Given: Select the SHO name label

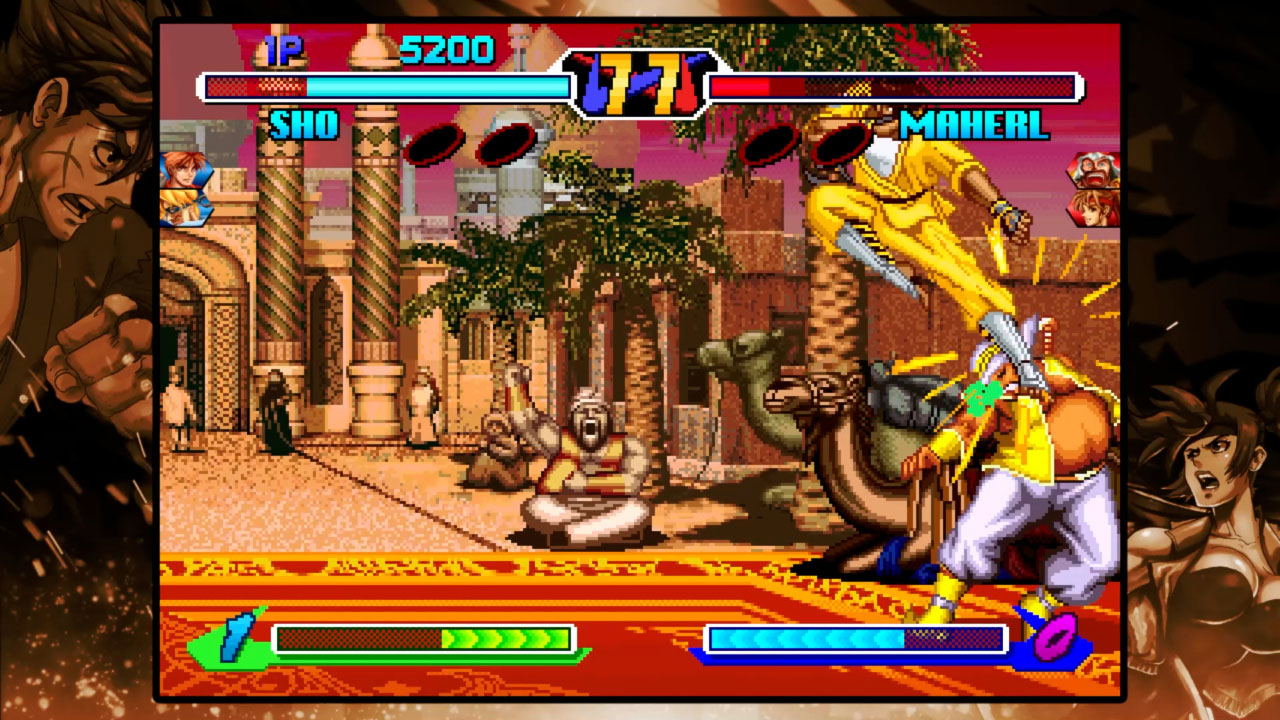Looking at the screenshot, I should point(306,126).
